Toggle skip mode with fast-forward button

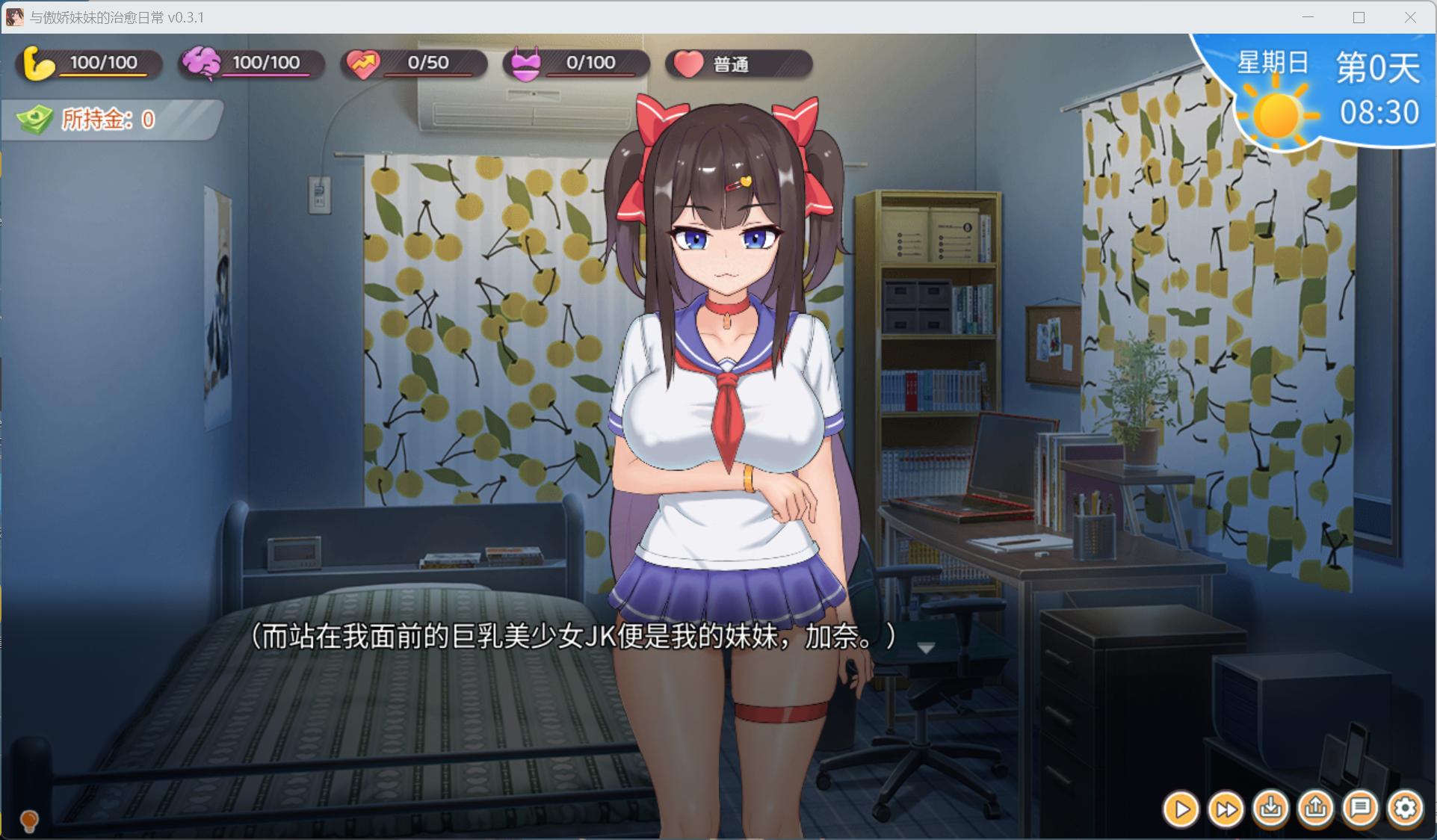coord(1226,809)
